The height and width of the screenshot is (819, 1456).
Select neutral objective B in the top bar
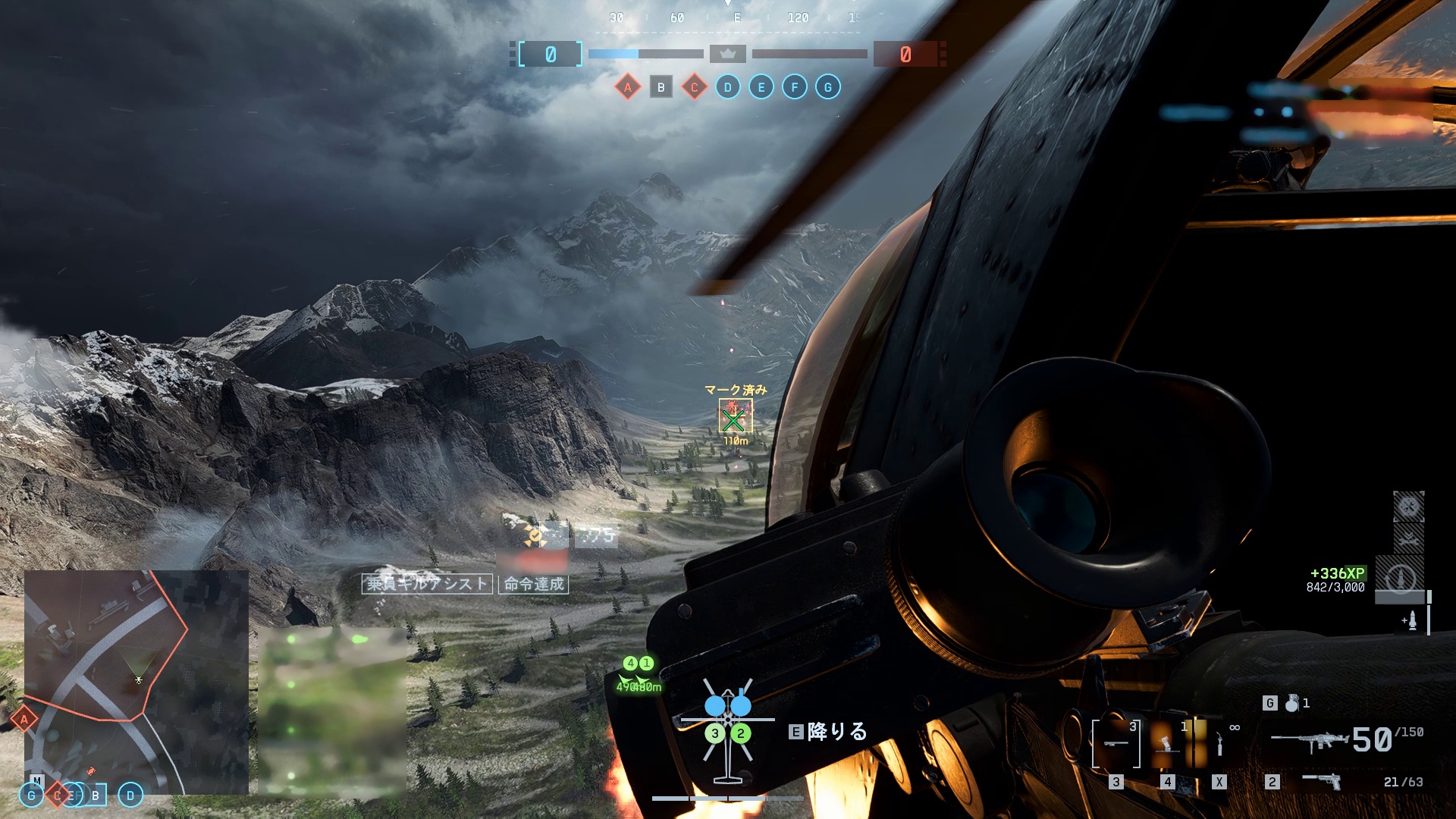pos(661,87)
